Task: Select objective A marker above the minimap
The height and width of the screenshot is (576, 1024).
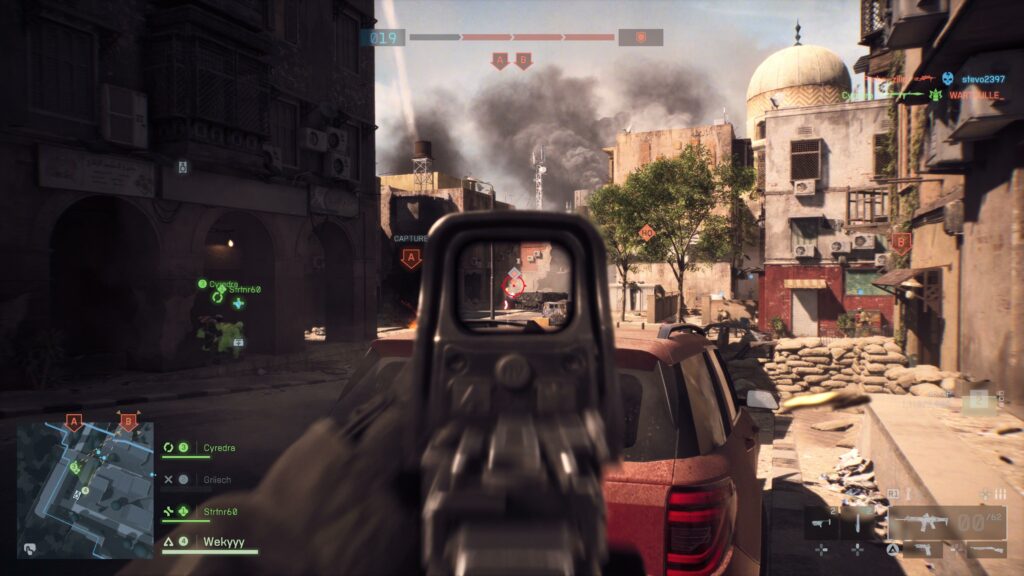Action: (x=73, y=422)
